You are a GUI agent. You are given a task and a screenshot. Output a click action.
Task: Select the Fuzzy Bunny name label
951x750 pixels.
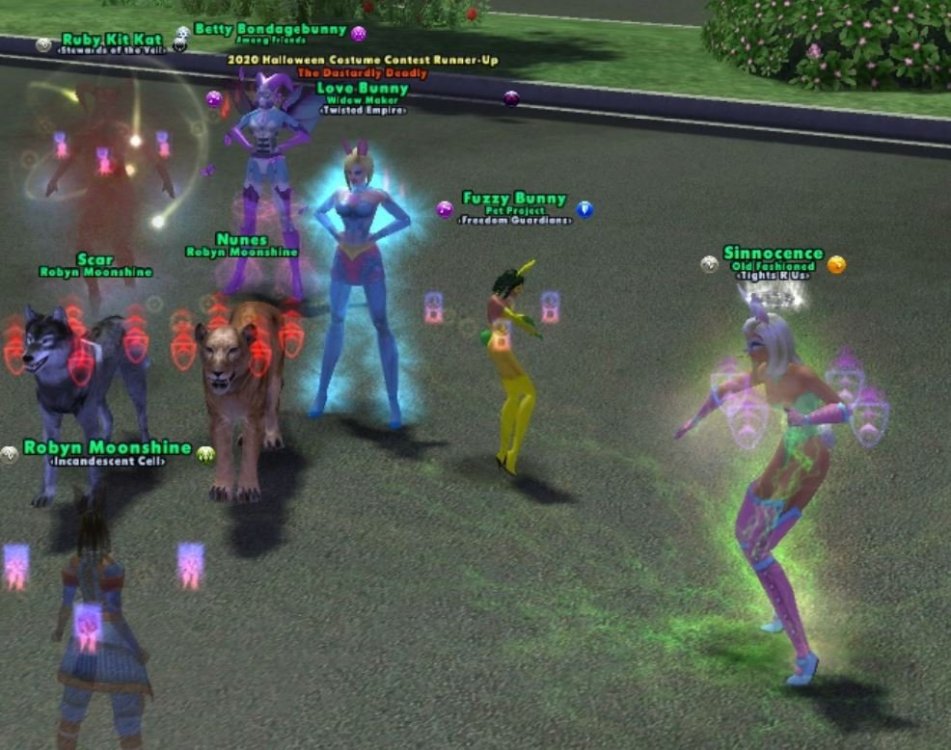[x=514, y=199]
